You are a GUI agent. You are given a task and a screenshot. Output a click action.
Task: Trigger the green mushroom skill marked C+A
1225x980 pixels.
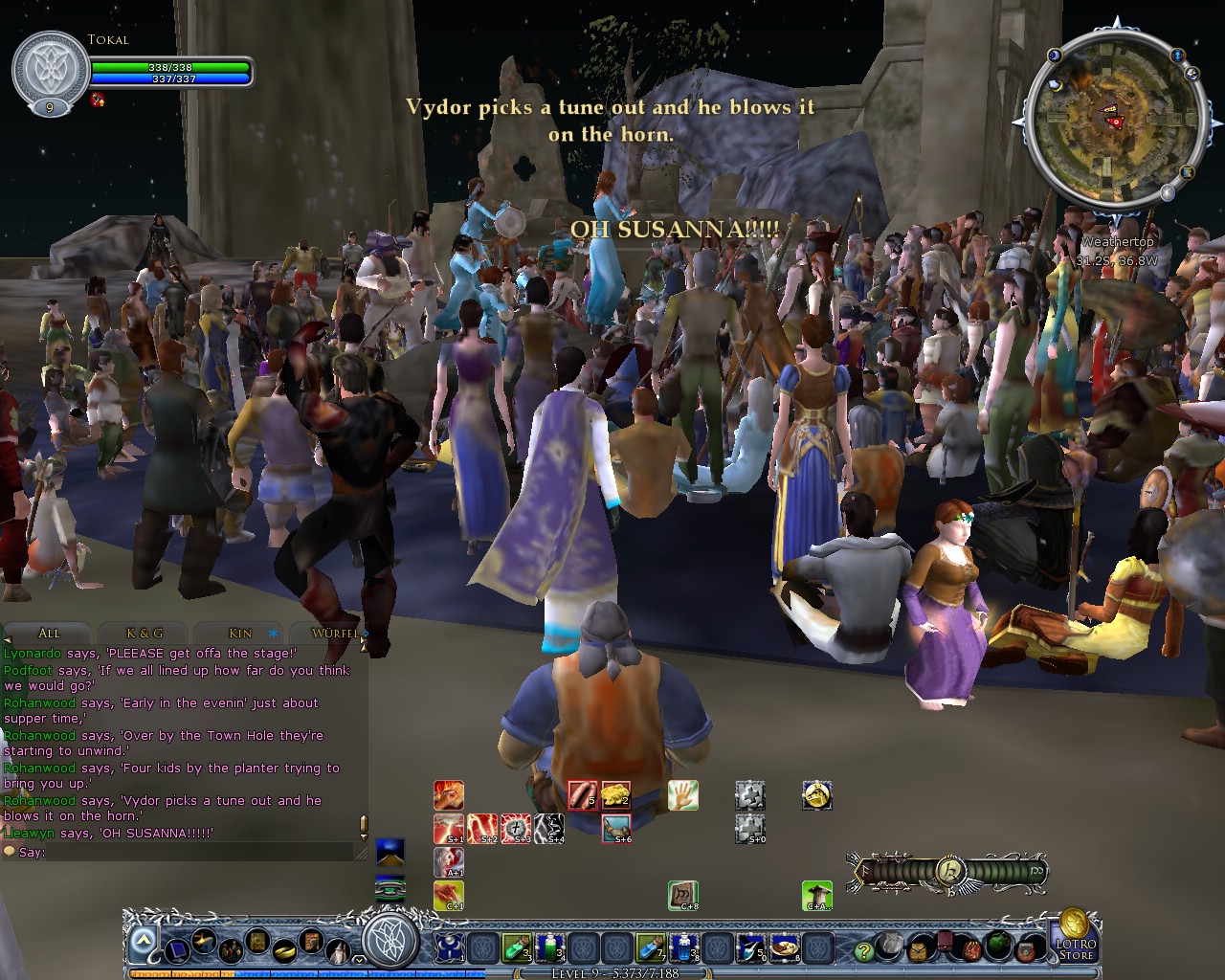[816, 895]
